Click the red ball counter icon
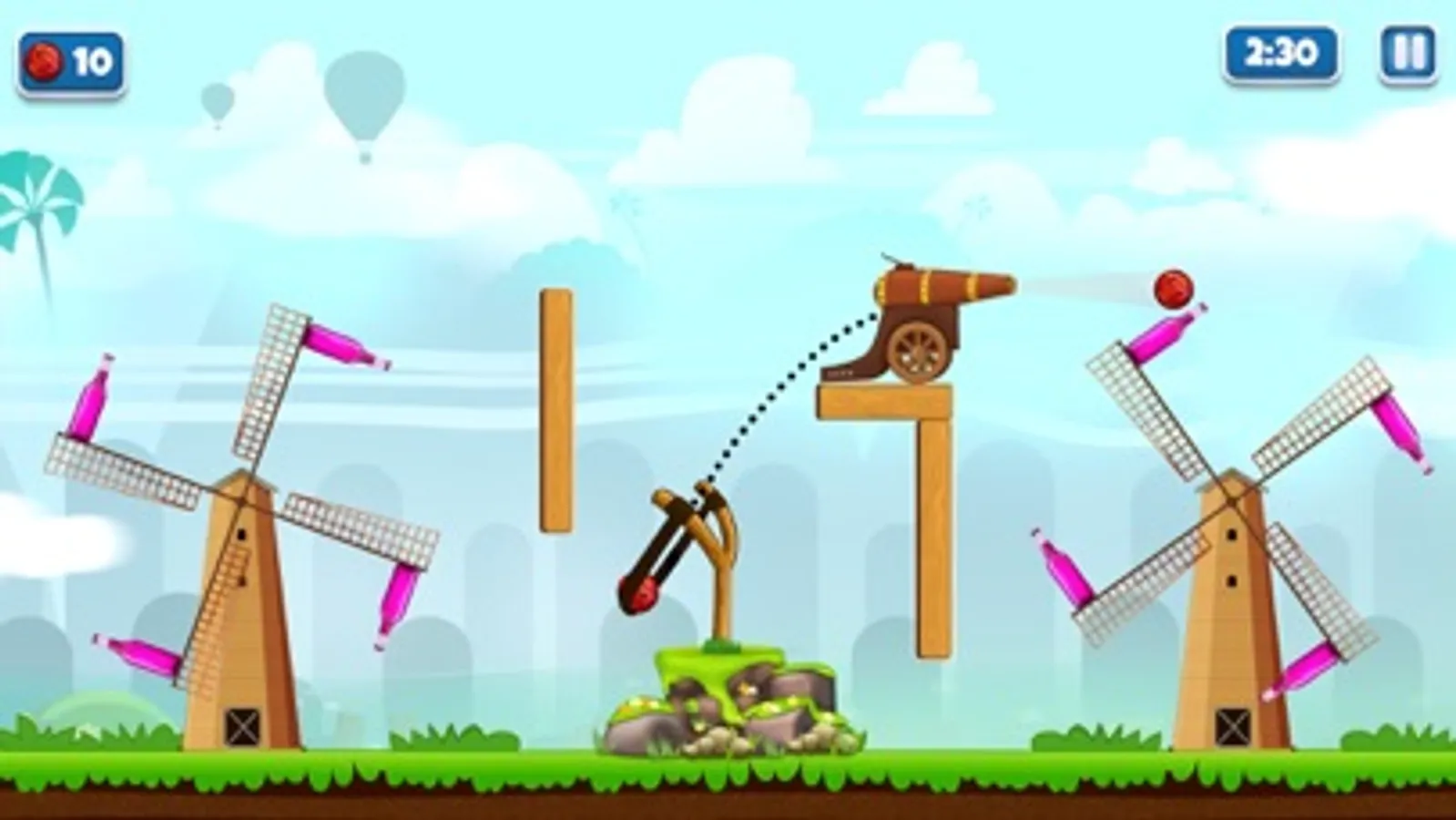This screenshot has height=820, width=1456. [45, 61]
